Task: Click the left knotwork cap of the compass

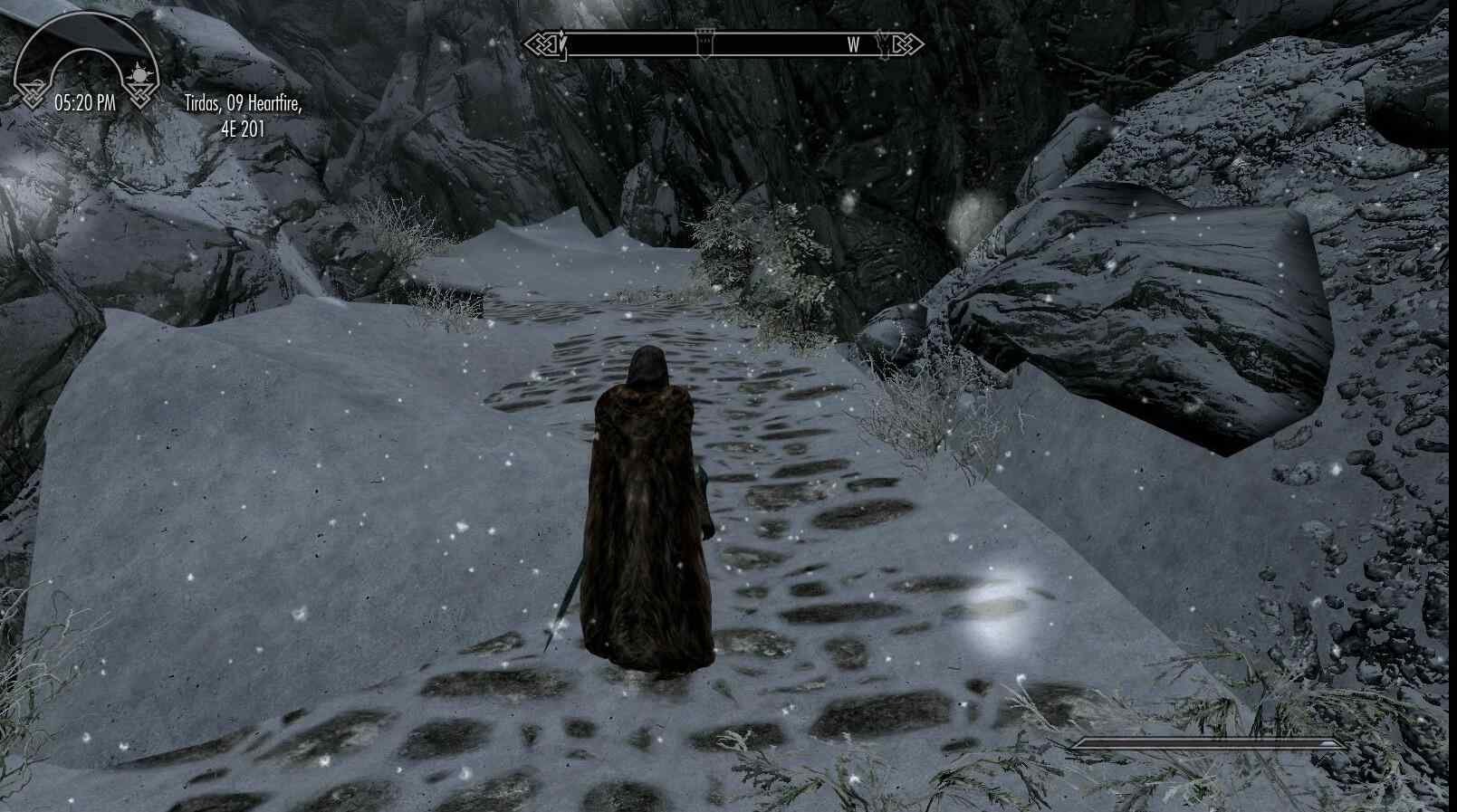Action: tap(541, 43)
